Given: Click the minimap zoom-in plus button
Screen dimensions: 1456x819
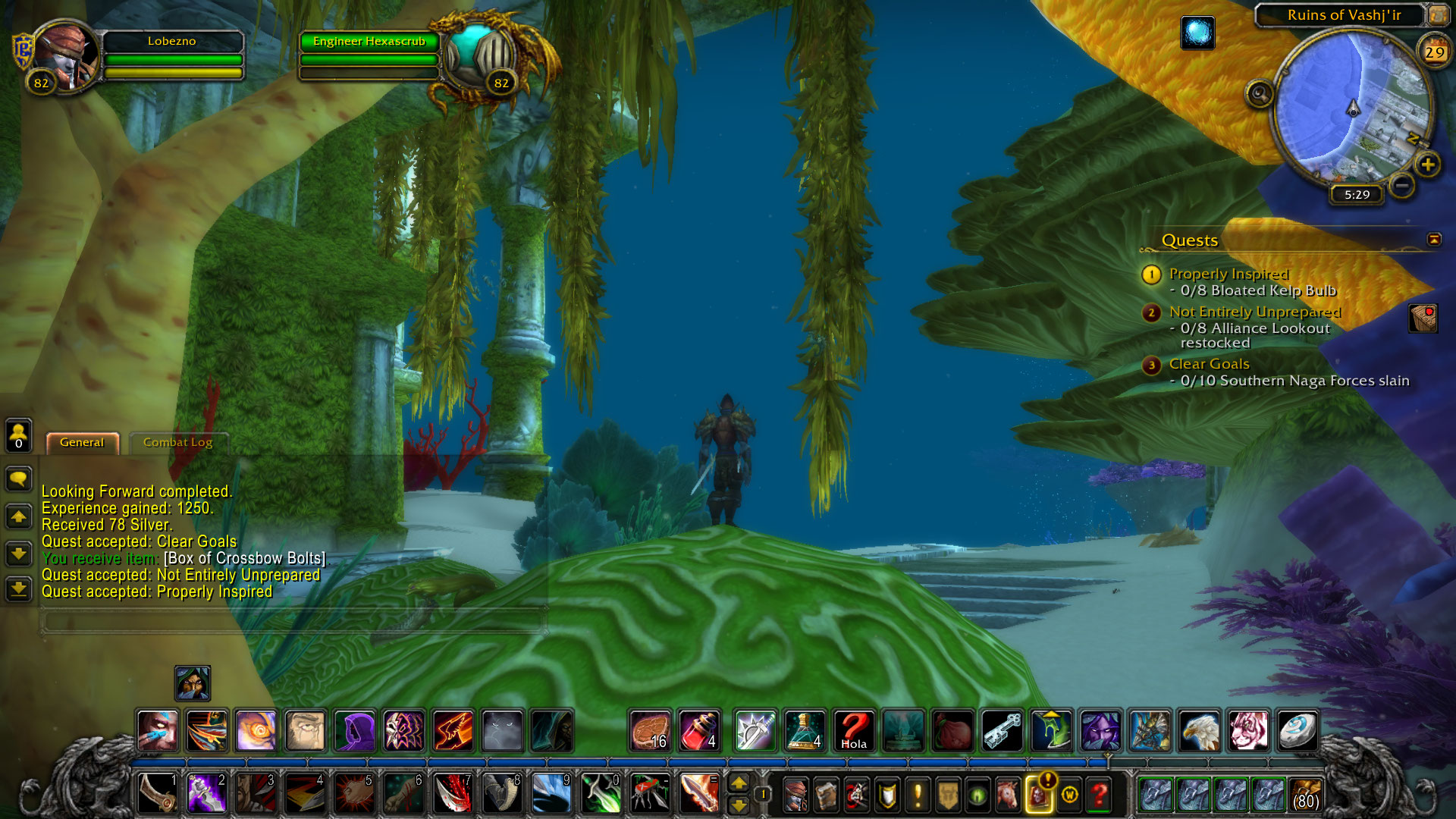Looking at the screenshot, I should pyautogui.click(x=1427, y=165).
